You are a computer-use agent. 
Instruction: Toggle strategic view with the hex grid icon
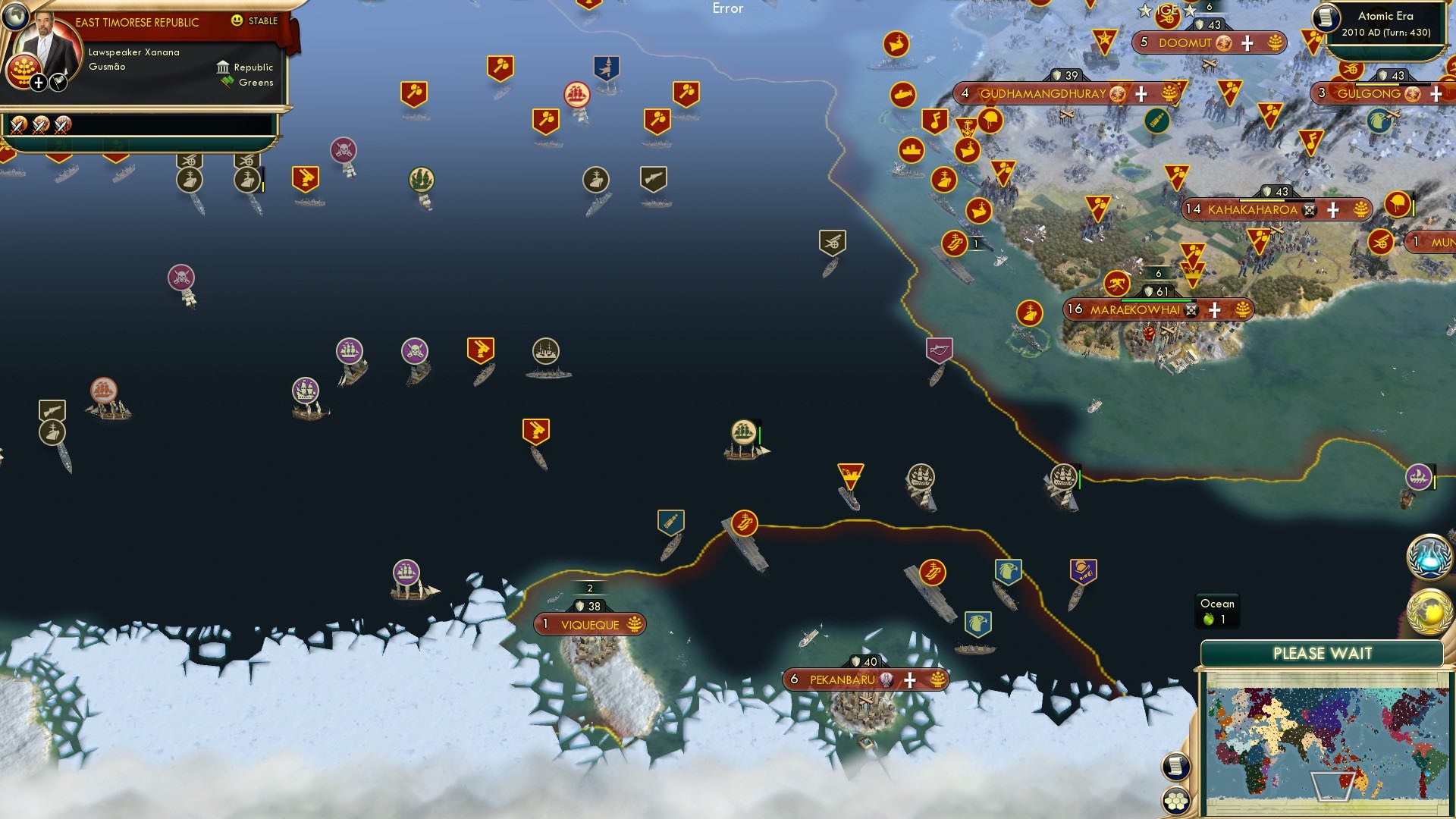1176,800
